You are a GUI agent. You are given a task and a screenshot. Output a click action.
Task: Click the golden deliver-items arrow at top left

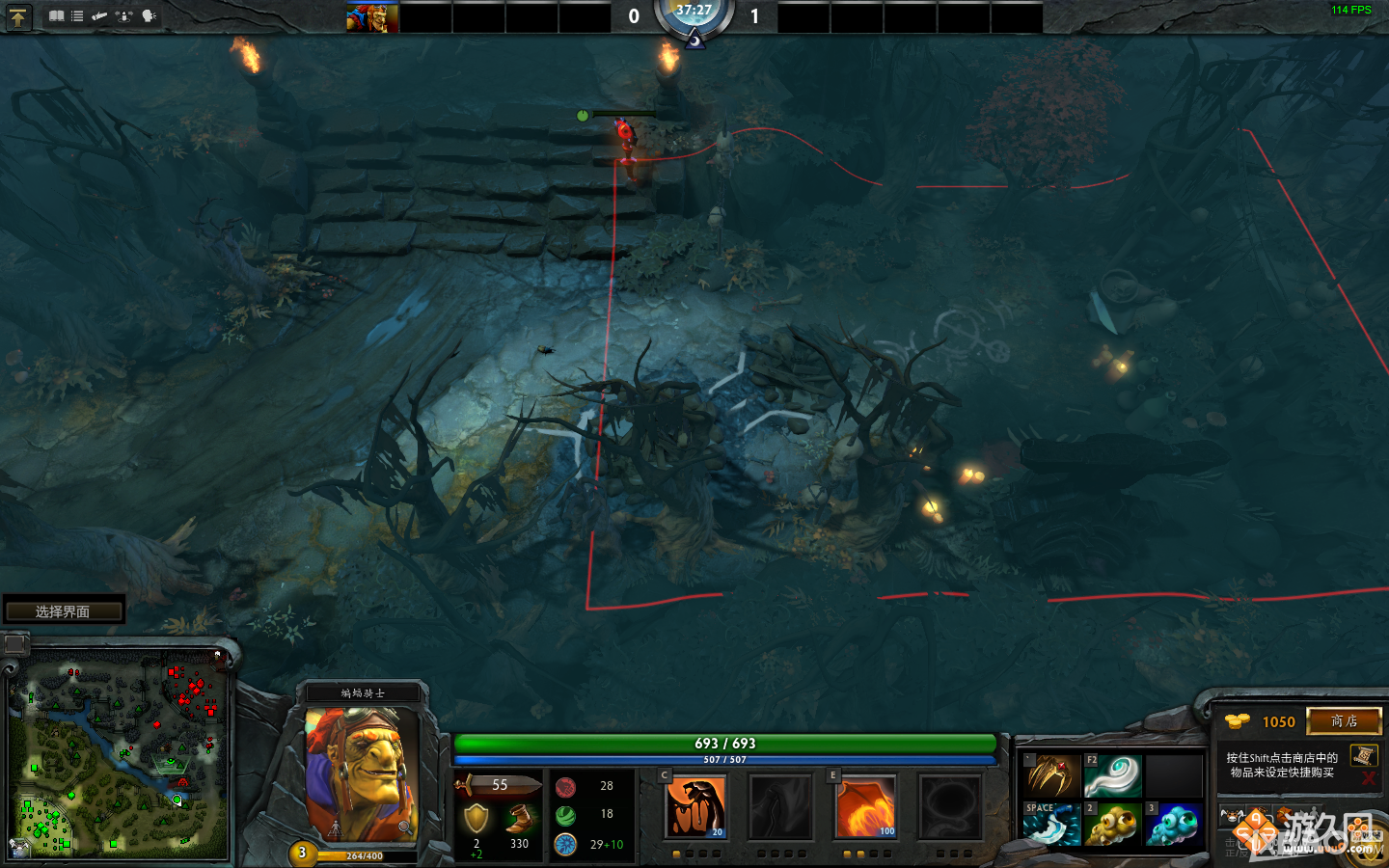18,15
